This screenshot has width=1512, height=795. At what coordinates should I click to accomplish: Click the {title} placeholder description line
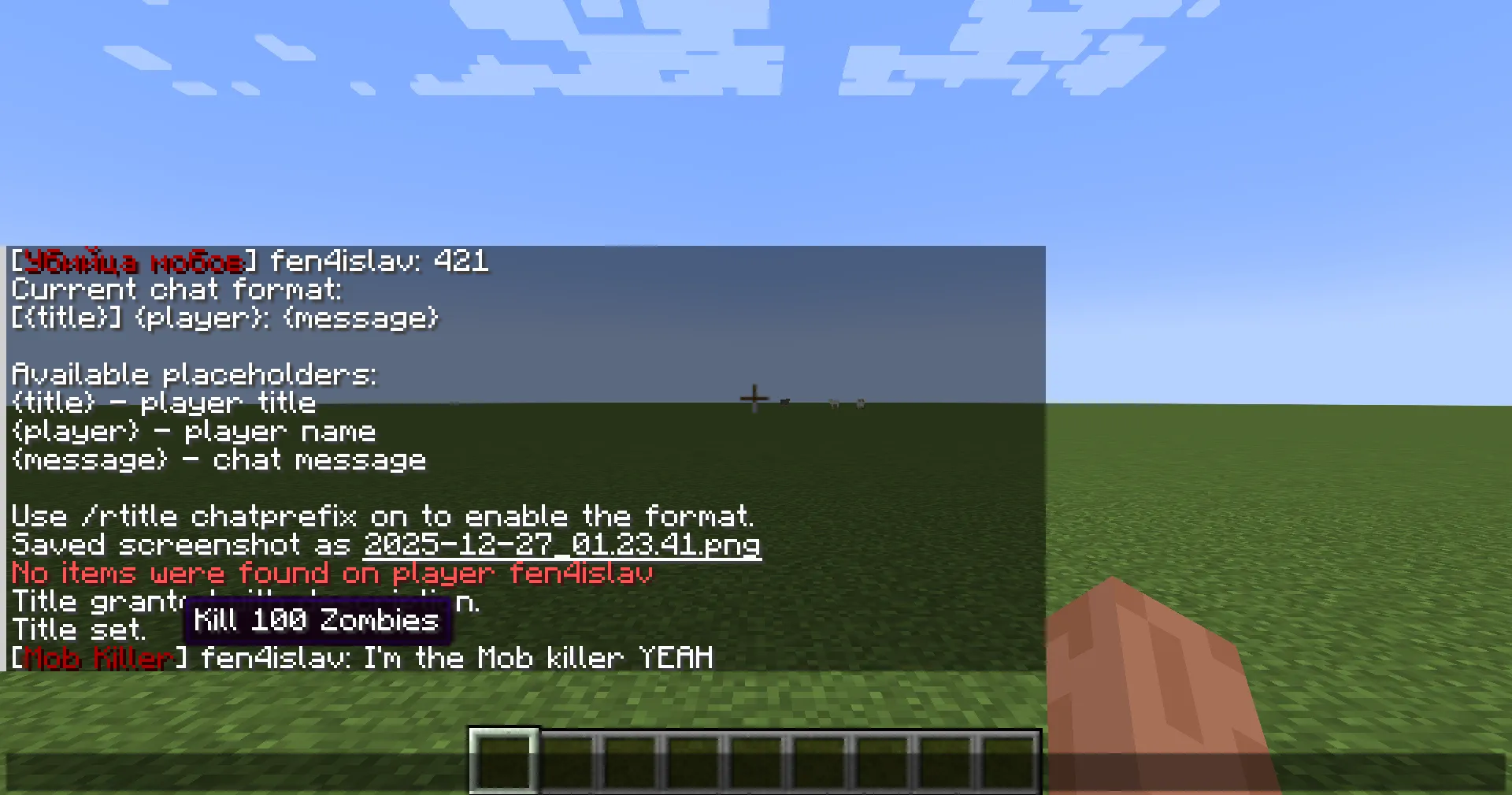pos(163,403)
